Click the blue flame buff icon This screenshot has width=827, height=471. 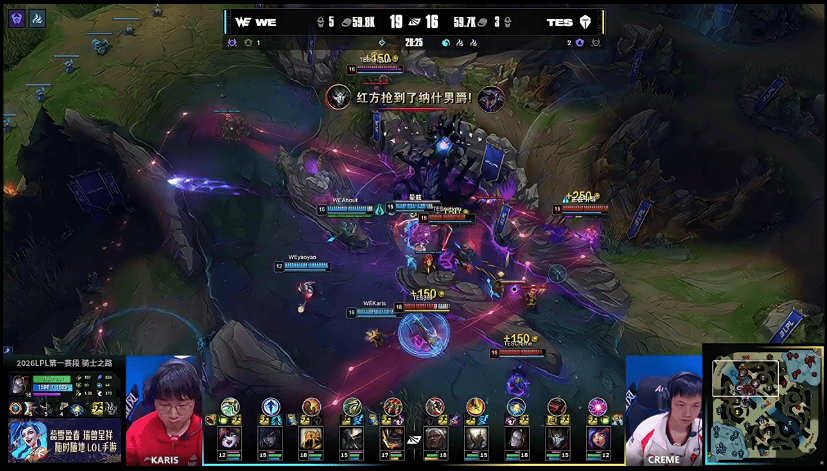[x=36, y=17]
